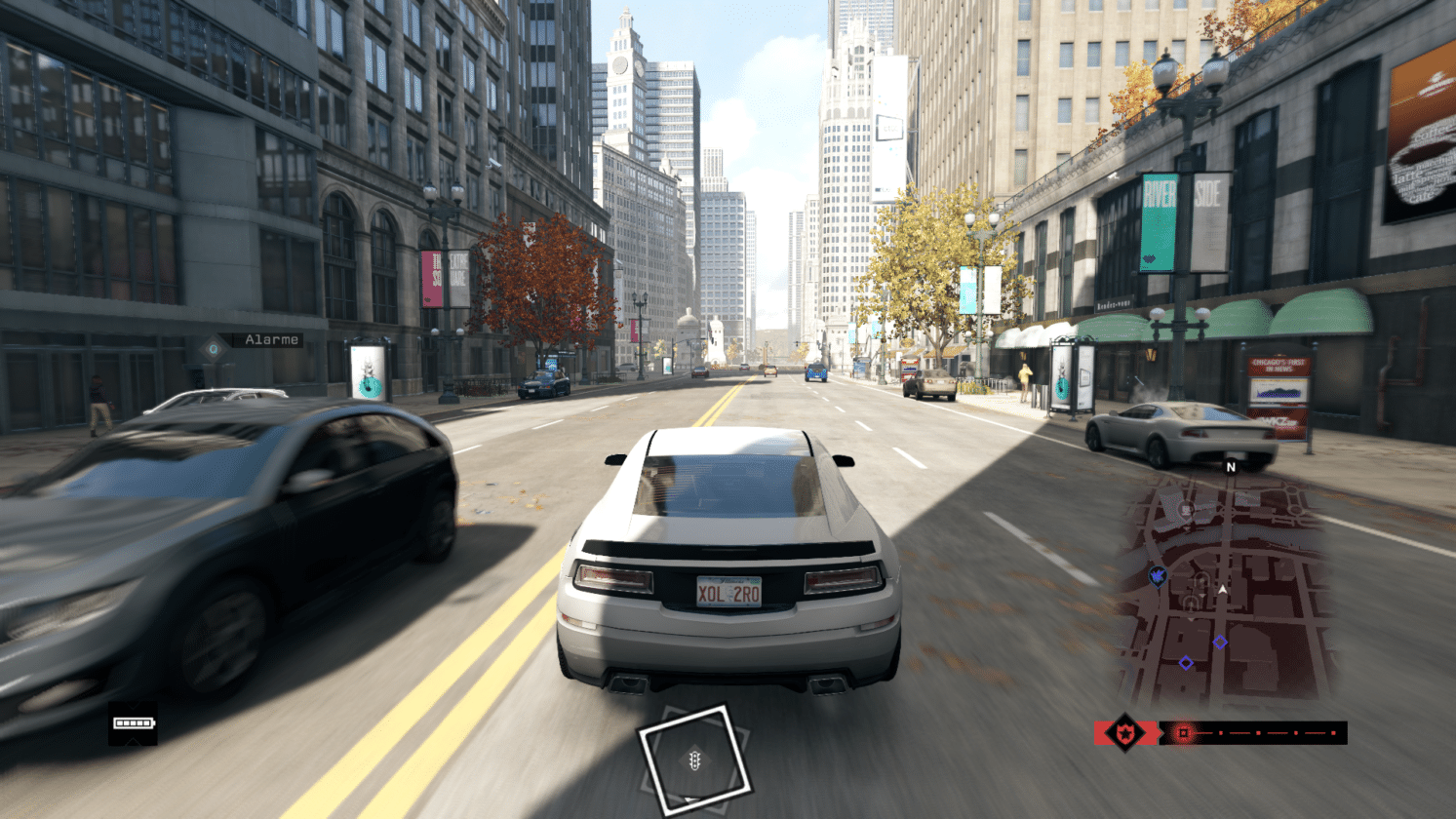Toggle the traffic light hack diamond frame

click(696, 756)
